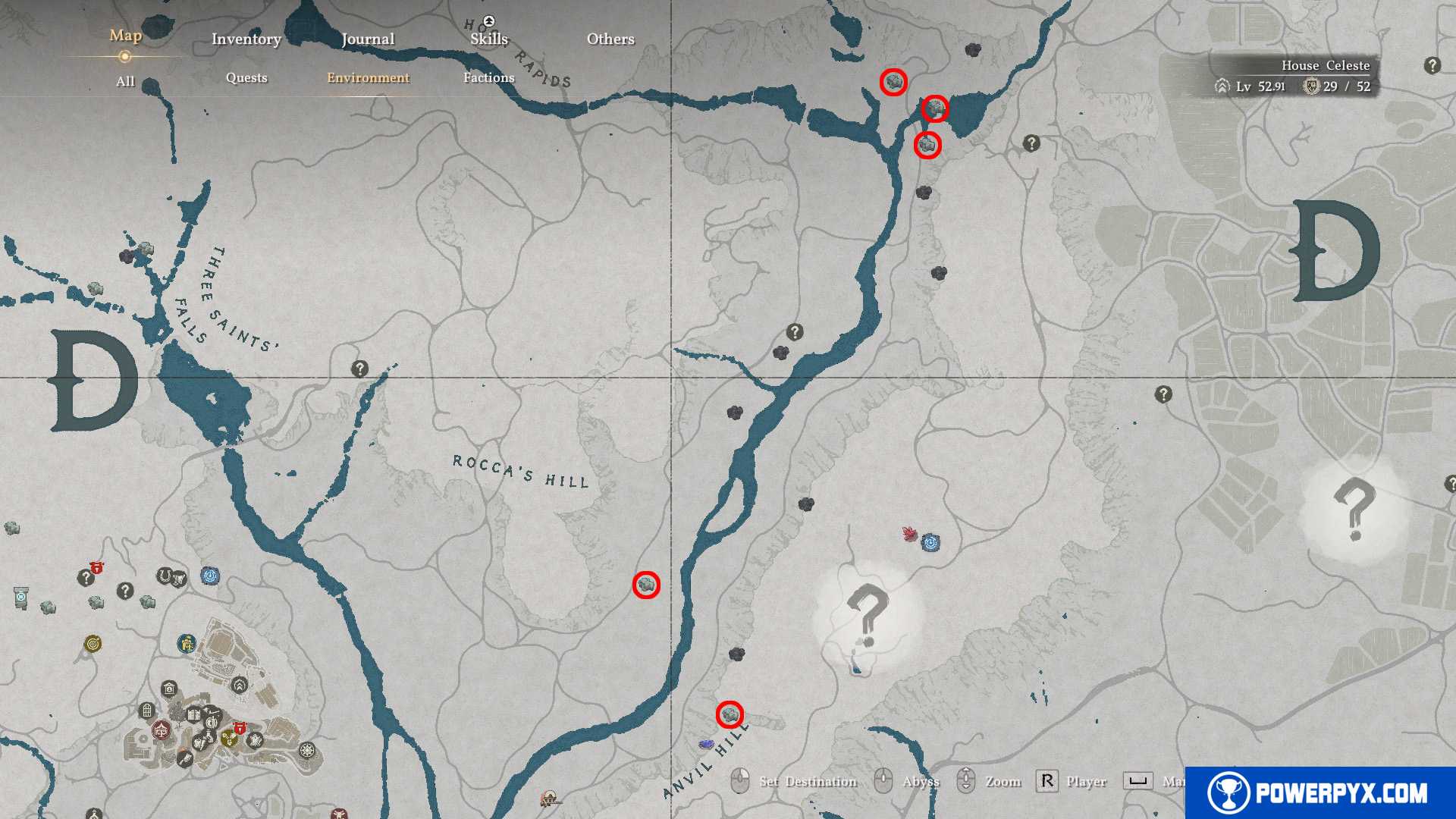Select the question mark marker near Three Saints' Falls

359,369
